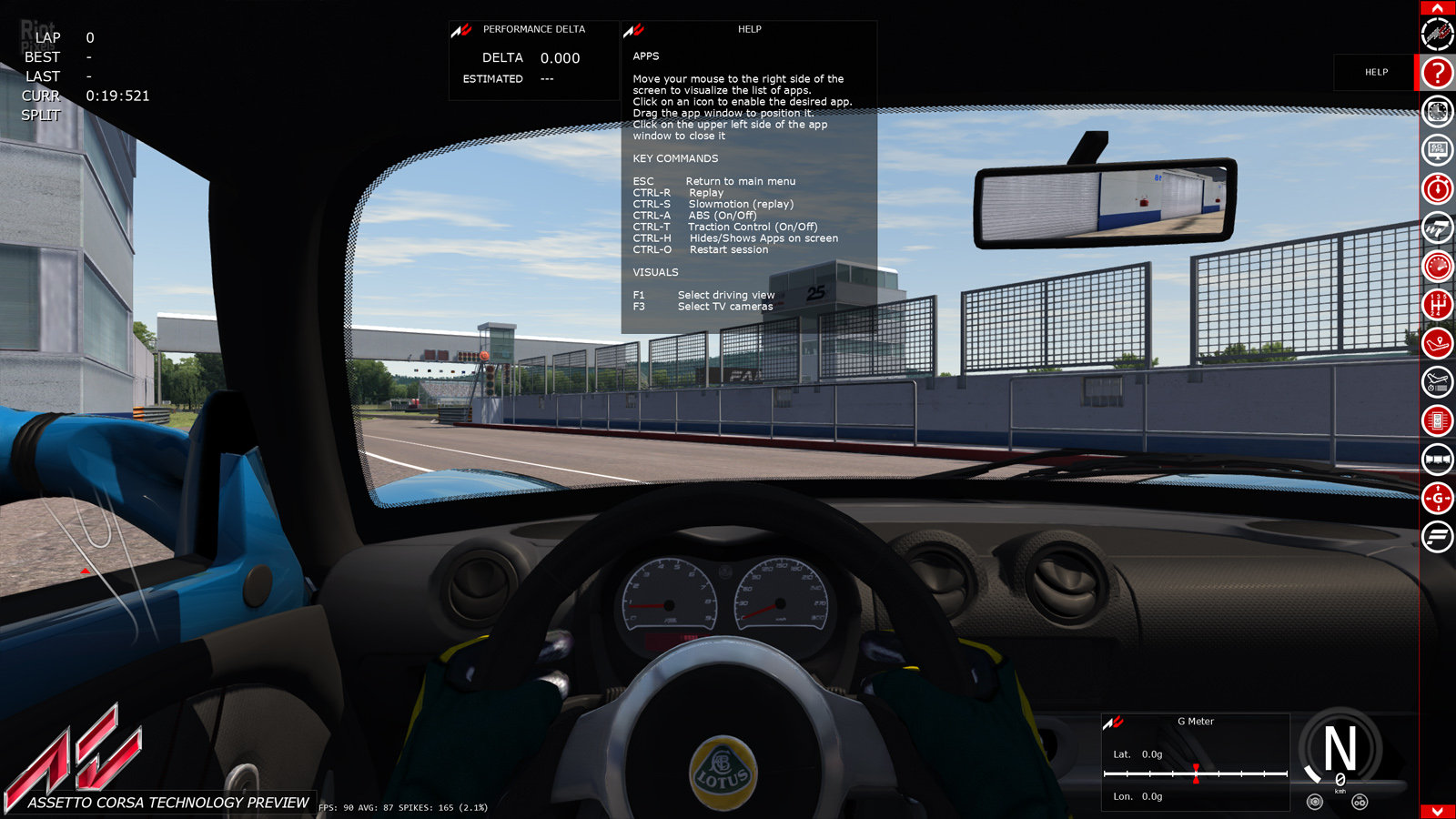Open the slanted stripes app icon
This screenshot has height=819, width=1456.
pyautogui.click(x=1438, y=537)
